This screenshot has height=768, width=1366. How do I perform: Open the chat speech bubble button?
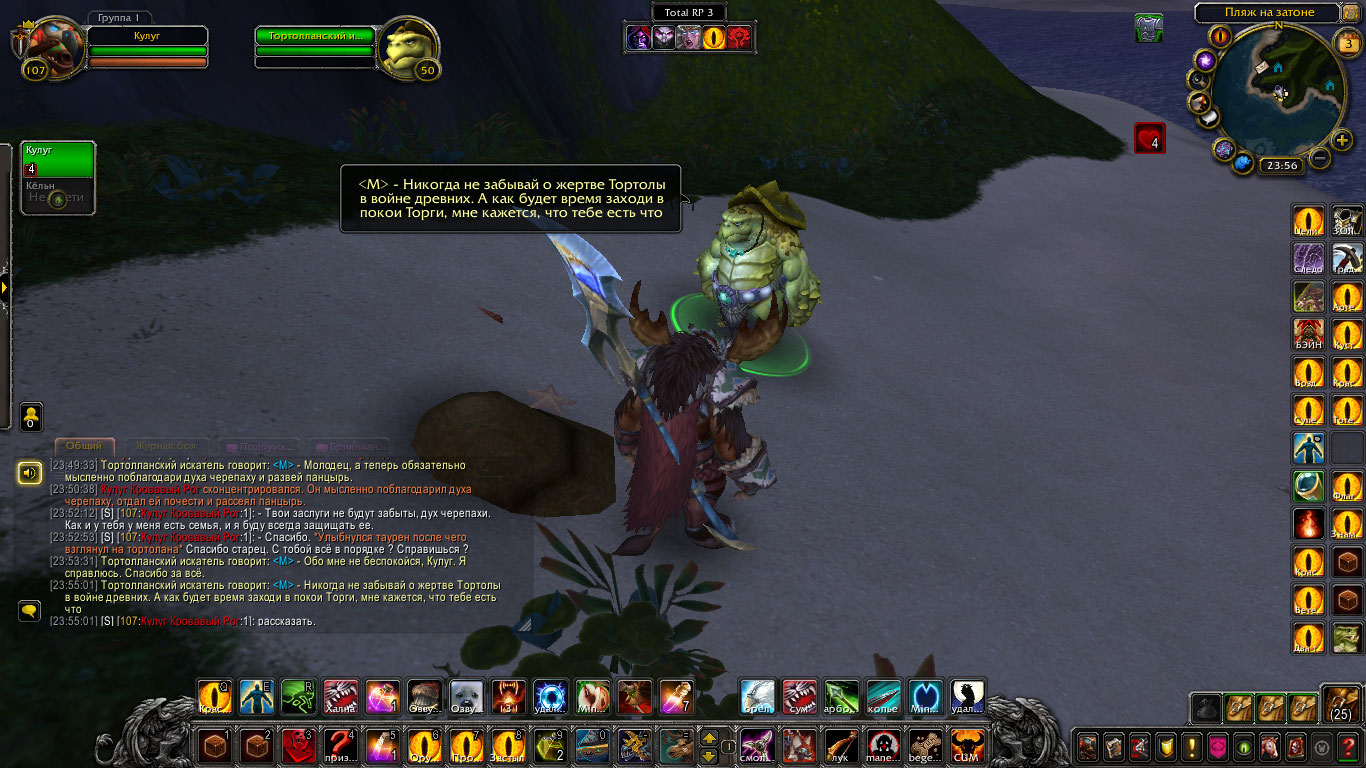[x=29, y=609]
